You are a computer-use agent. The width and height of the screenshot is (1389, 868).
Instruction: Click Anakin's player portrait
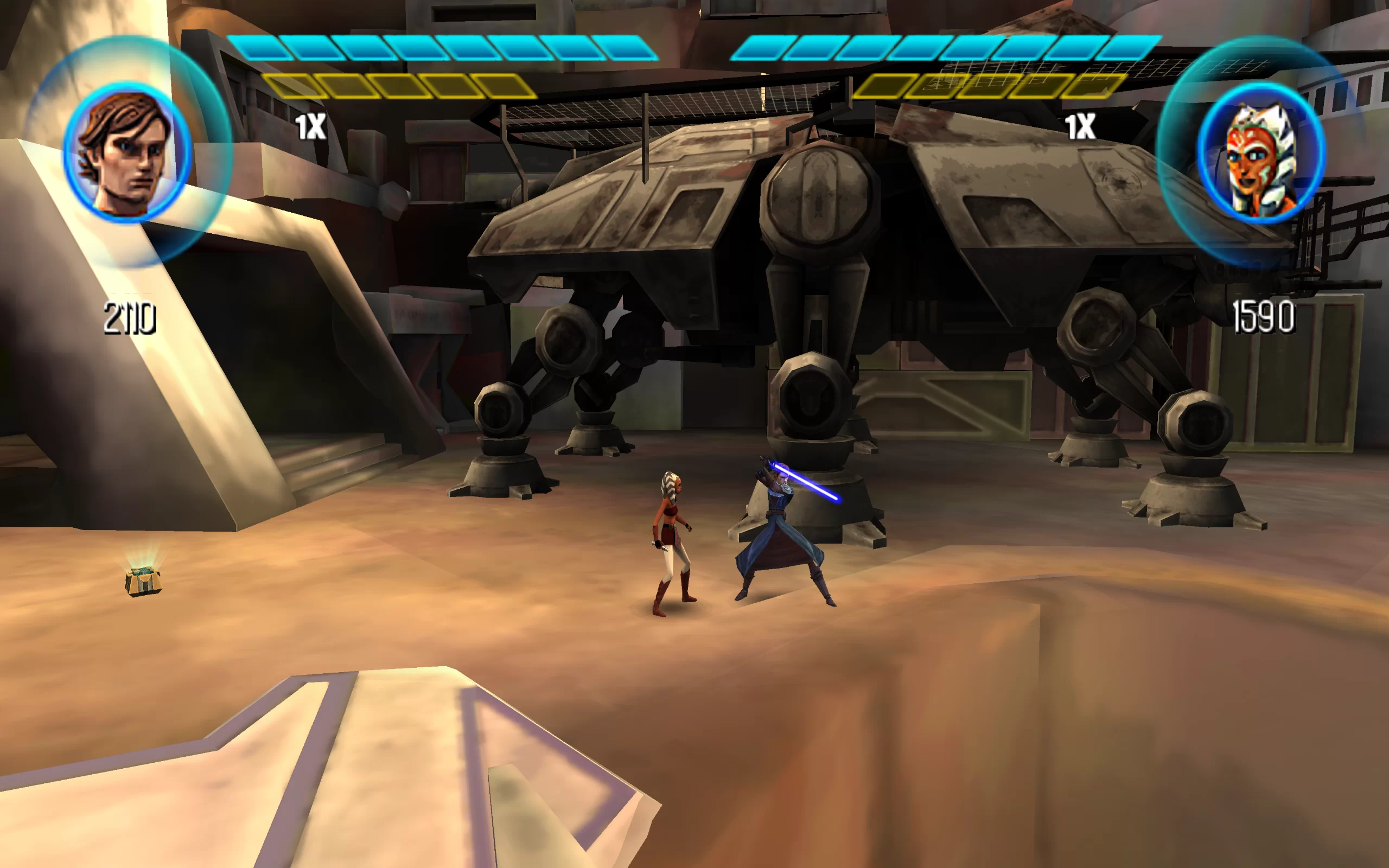click(127, 152)
